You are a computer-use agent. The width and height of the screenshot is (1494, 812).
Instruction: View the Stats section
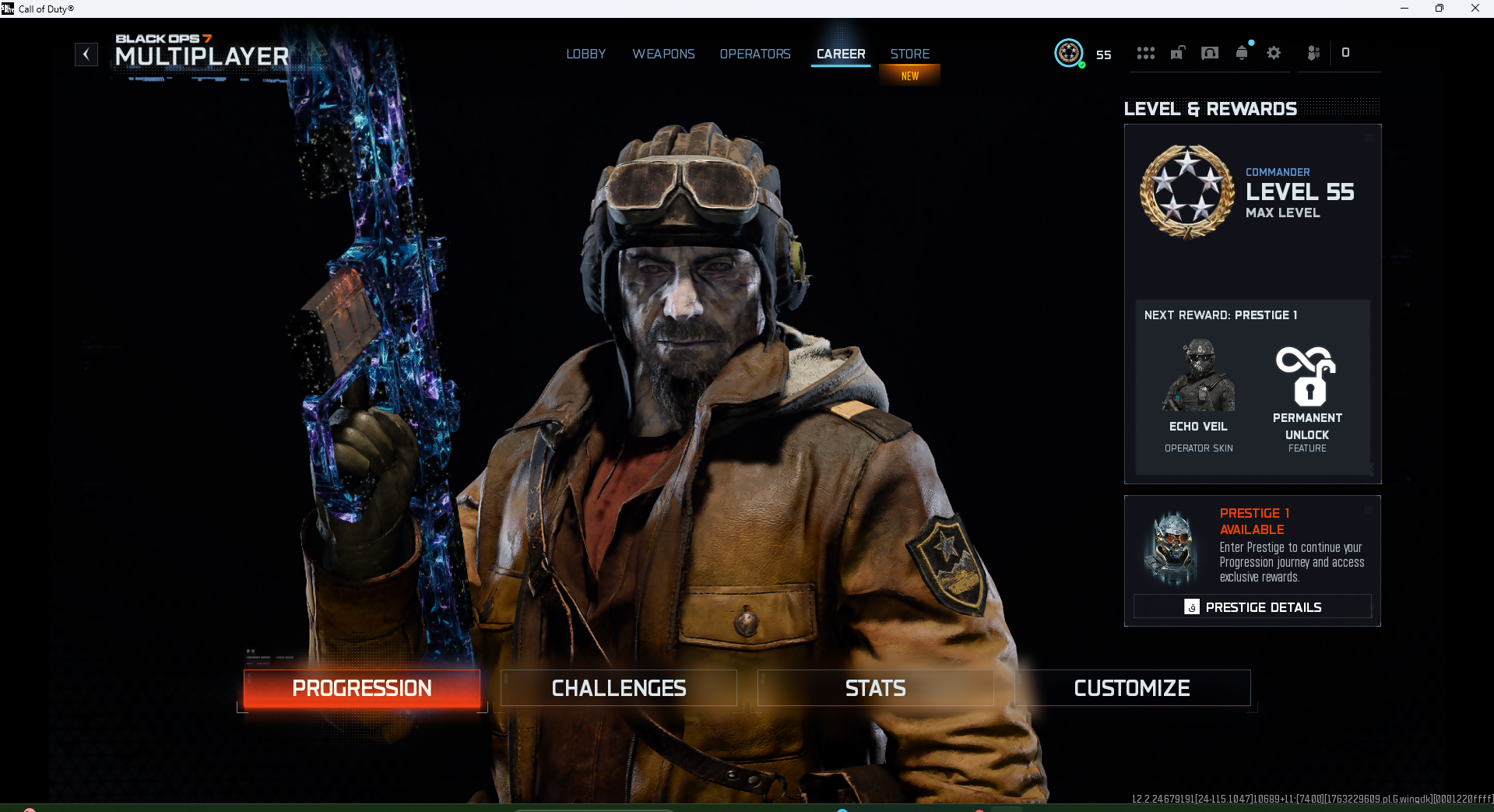point(876,688)
